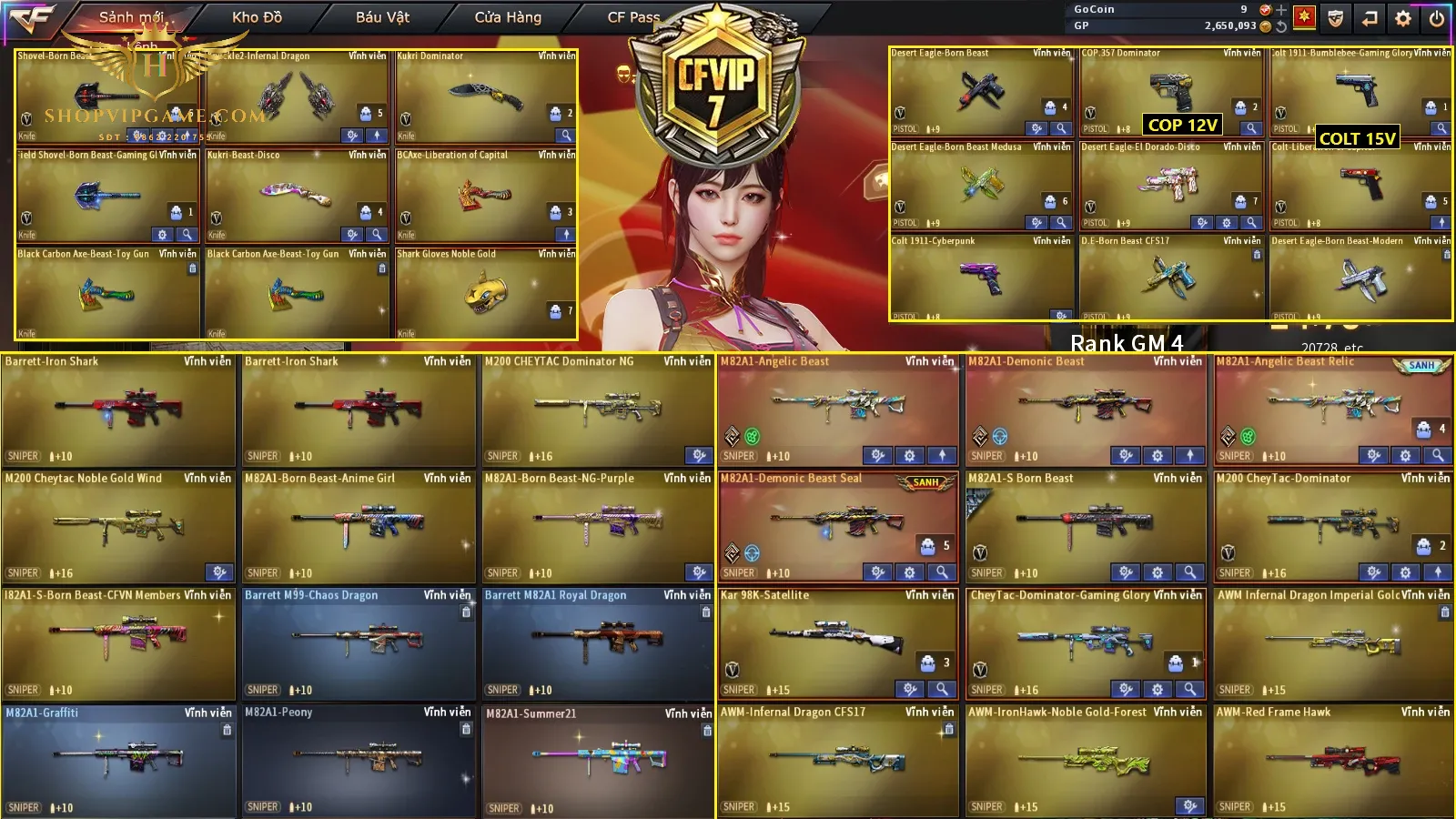Click the power off icon in the top bar
The height and width of the screenshot is (819, 1456).
1436,17
